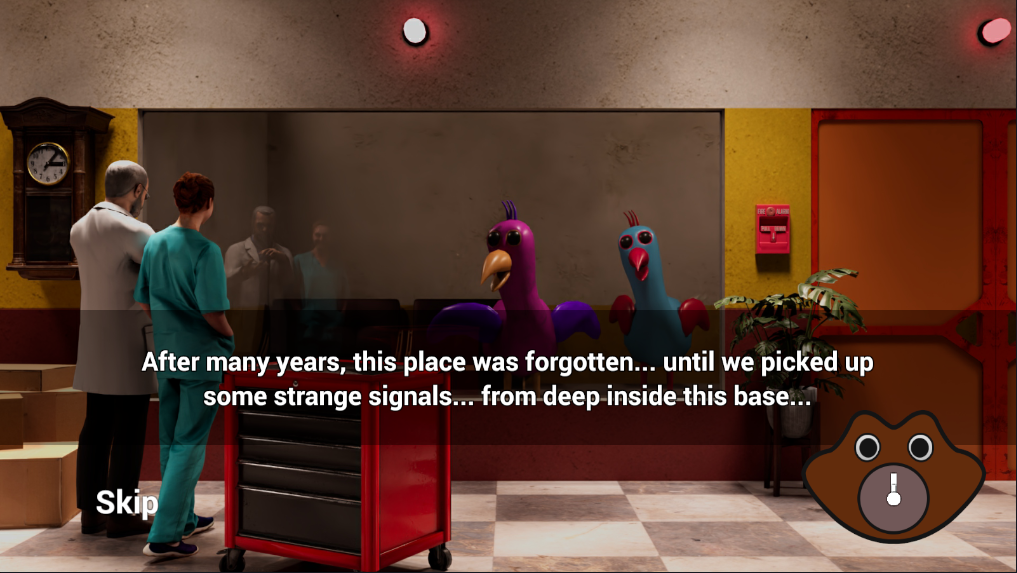The height and width of the screenshot is (573, 1017).
Task: Skip the intro cutscene
Action: tap(126, 502)
